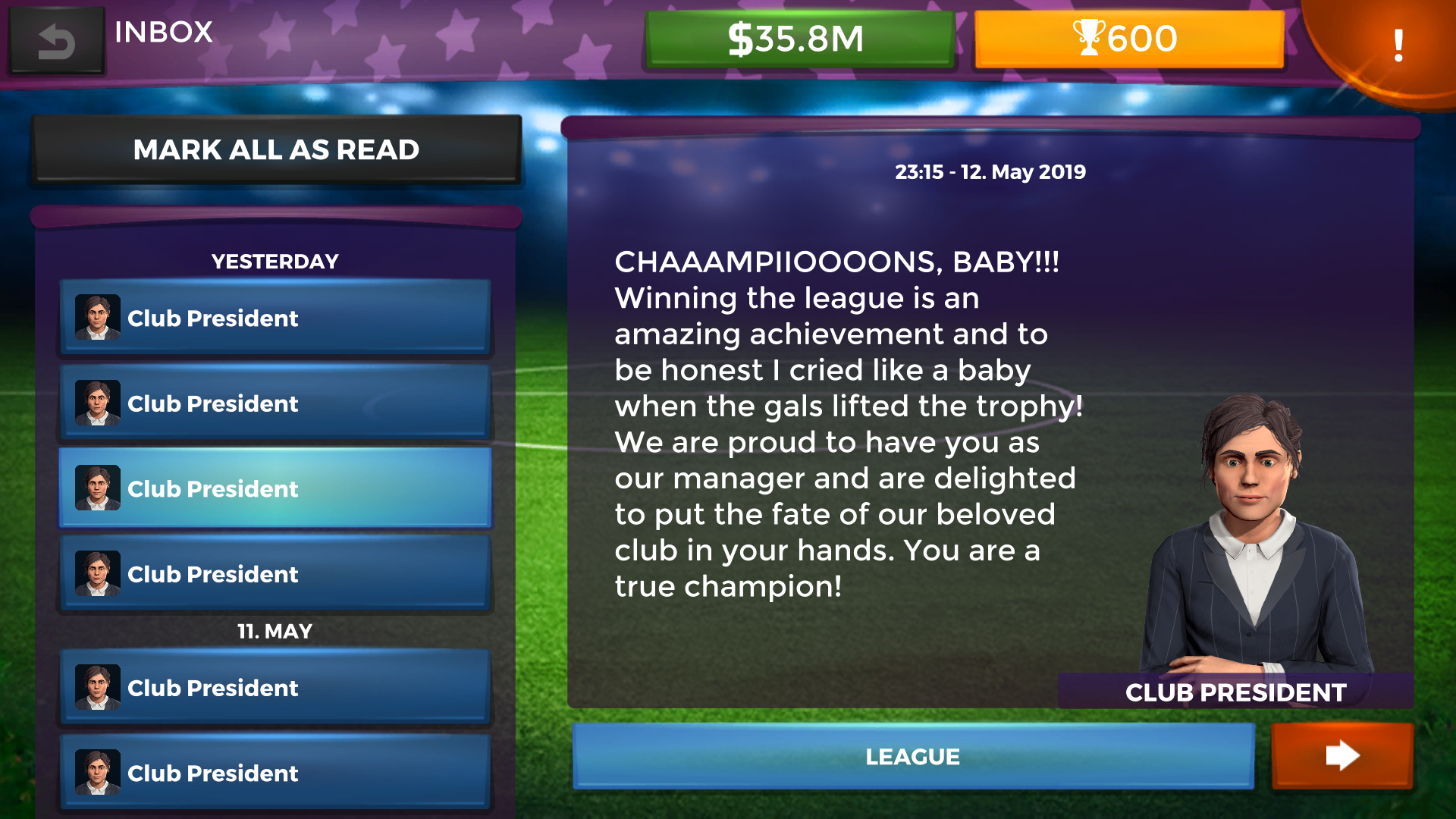Open the orange exclamation mark alert
This screenshot has height=819, width=1456.
1398,45
